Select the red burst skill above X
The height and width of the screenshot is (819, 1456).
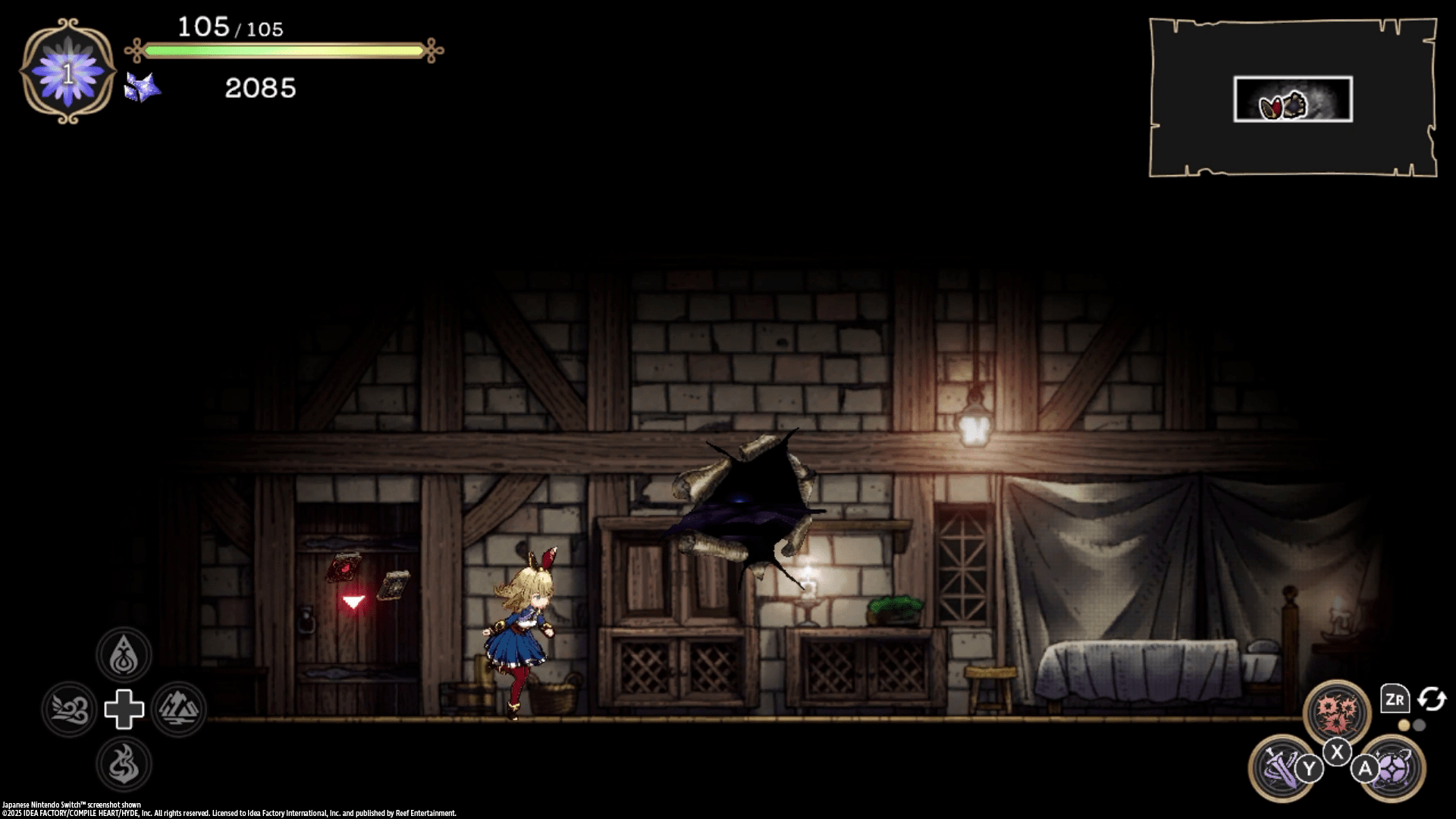(x=1338, y=709)
